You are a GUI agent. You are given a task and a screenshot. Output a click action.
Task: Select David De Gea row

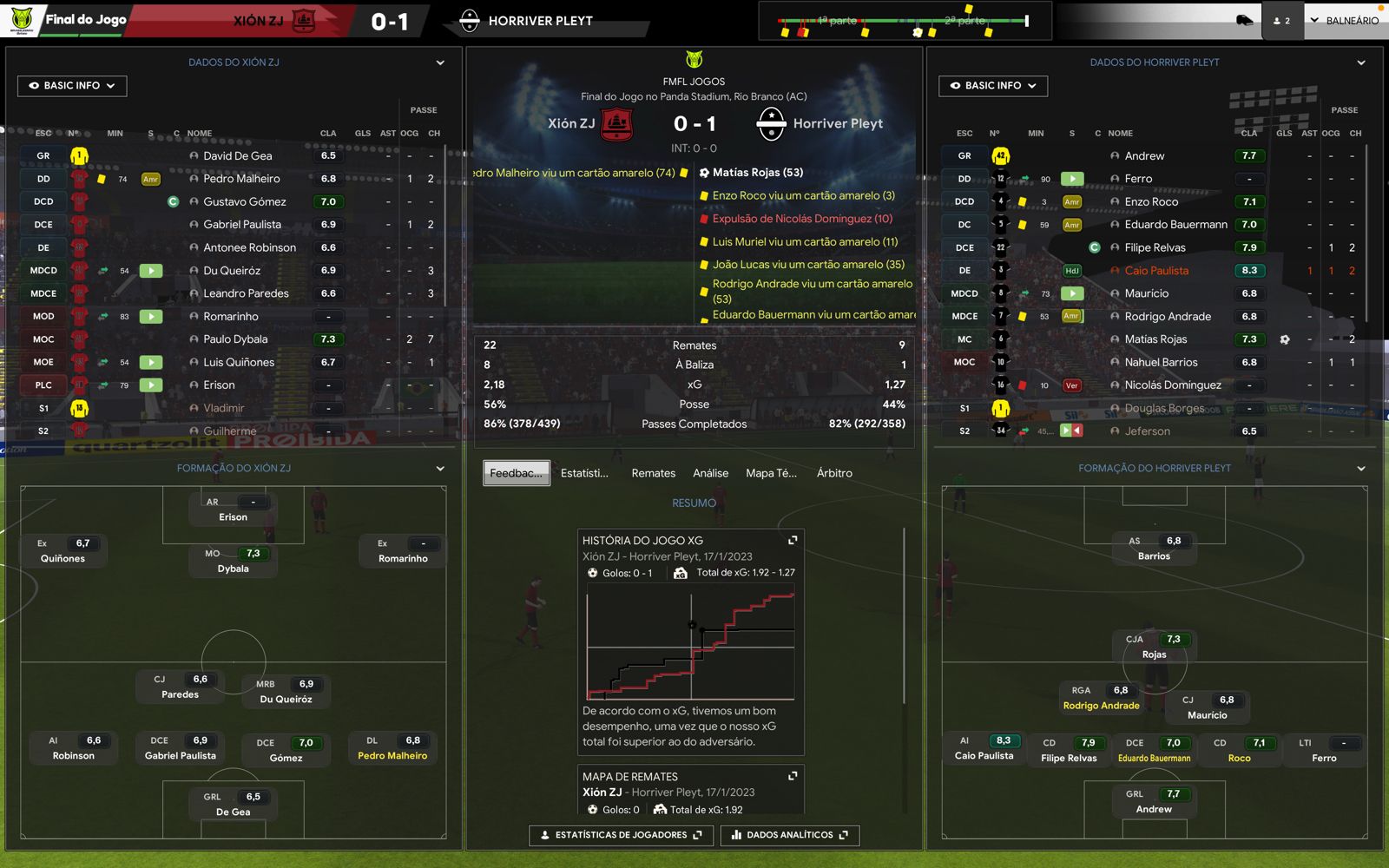(x=237, y=156)
